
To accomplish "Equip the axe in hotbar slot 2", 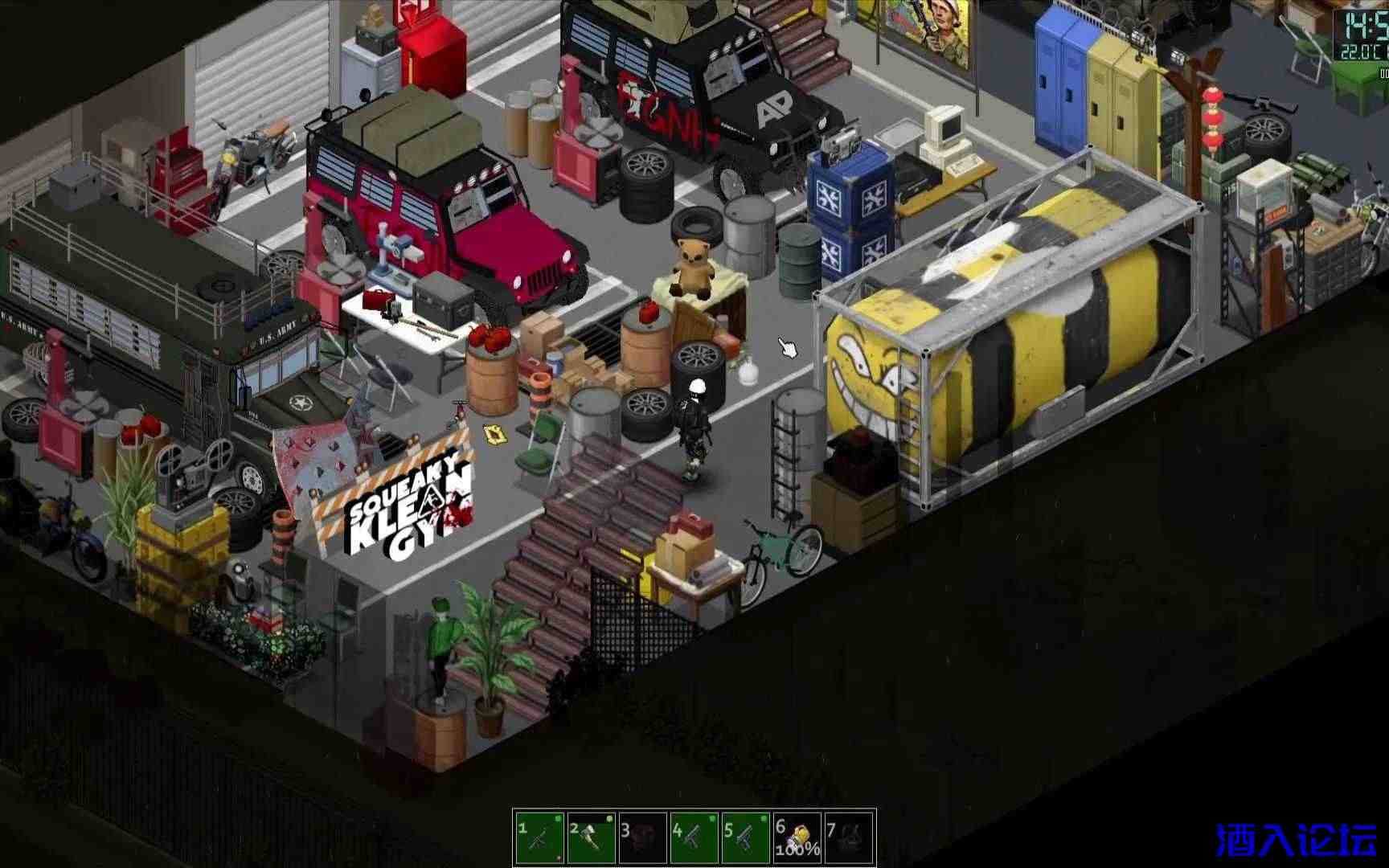I will (x=591, y=837).
